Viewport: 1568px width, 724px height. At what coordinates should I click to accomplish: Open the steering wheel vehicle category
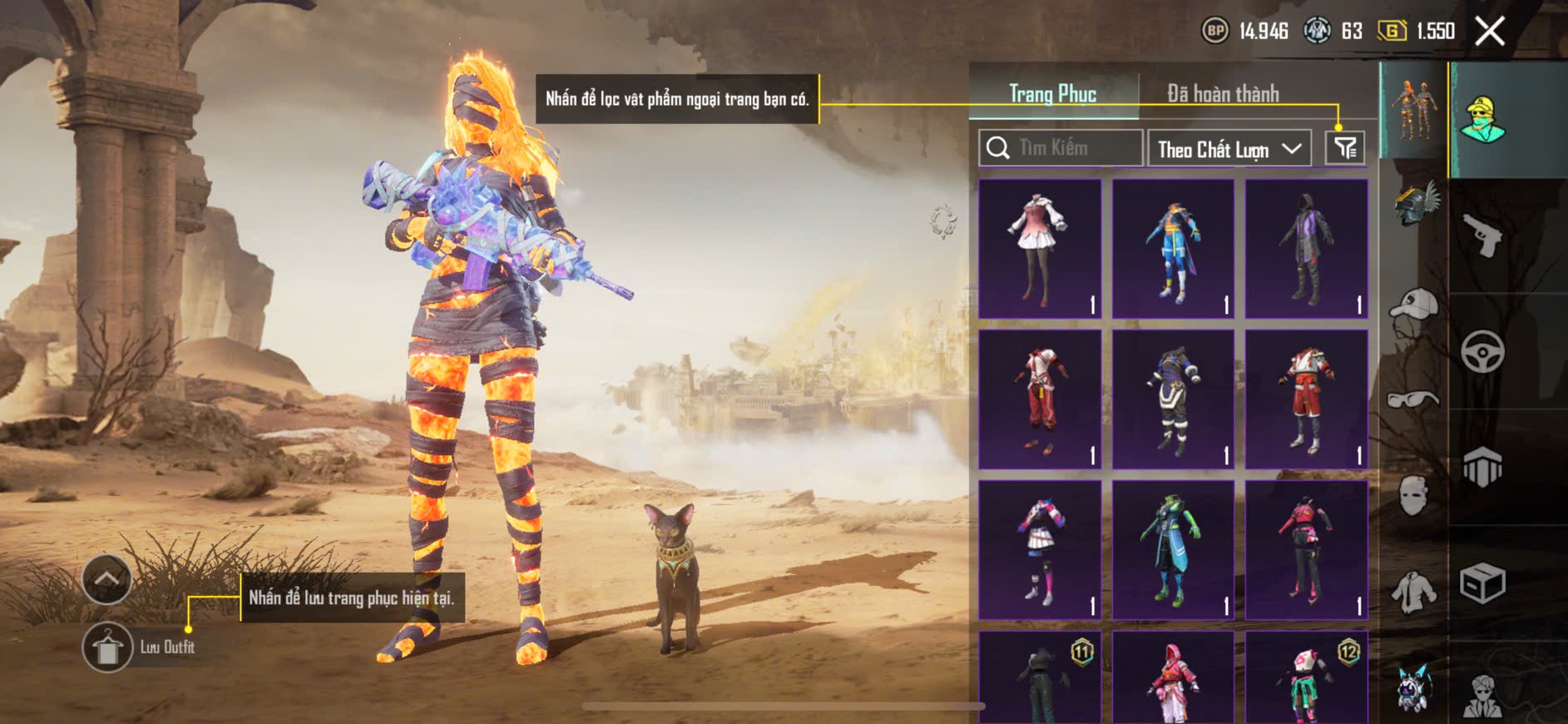coord(1481,351)
